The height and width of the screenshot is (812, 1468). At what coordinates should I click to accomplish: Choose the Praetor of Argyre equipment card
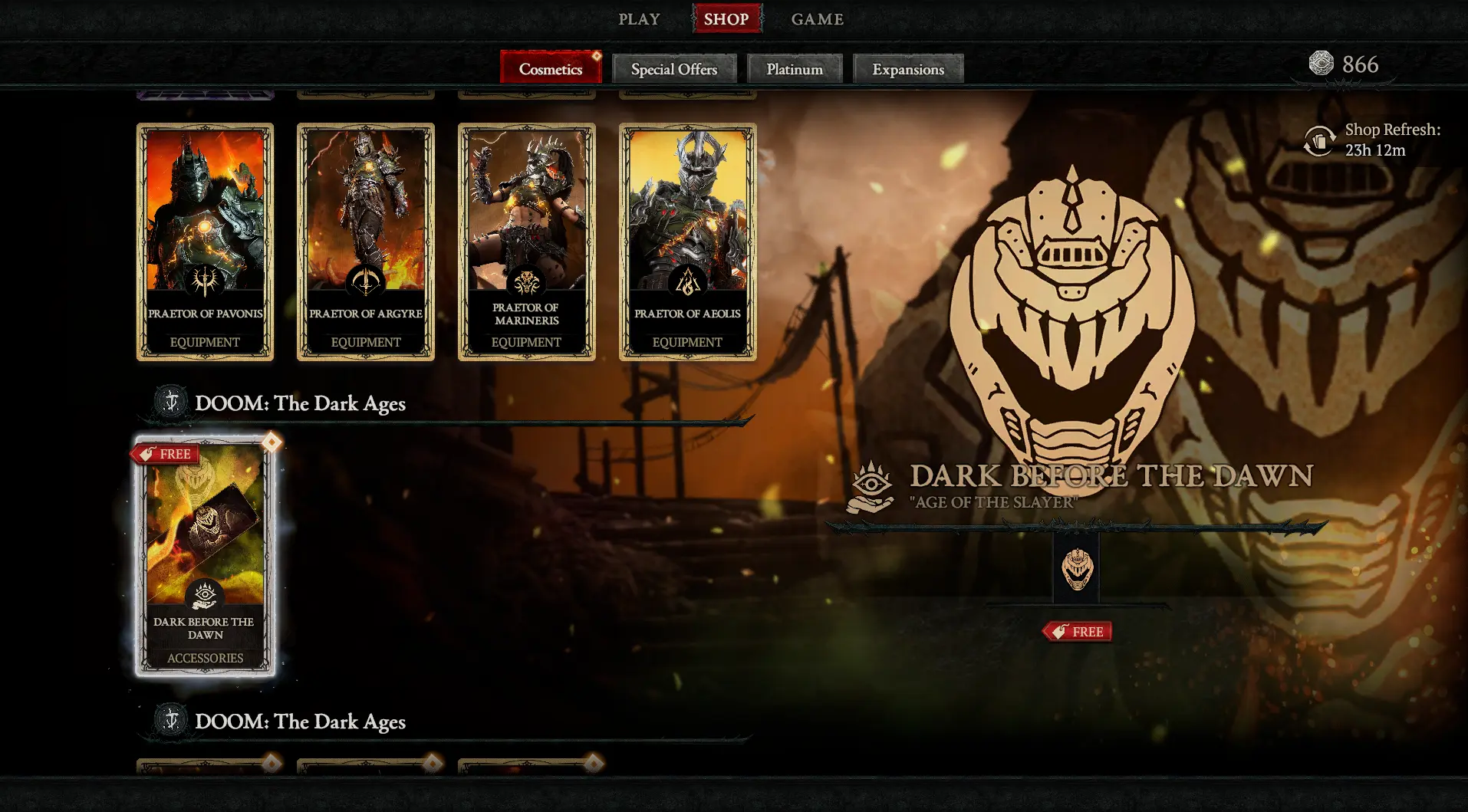pos(366,242)
